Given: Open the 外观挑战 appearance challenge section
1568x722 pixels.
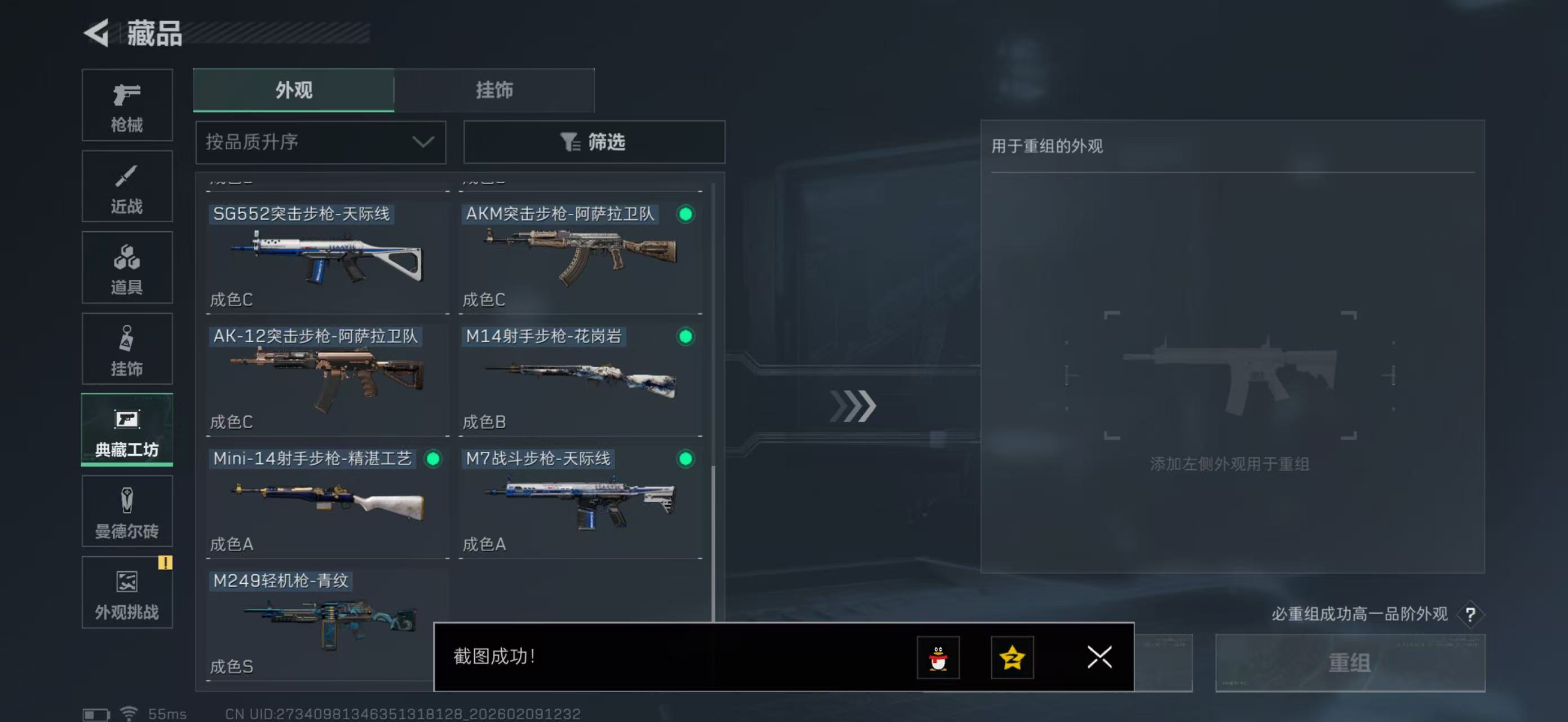Looking at the screenshot, I should coord(127,593).
